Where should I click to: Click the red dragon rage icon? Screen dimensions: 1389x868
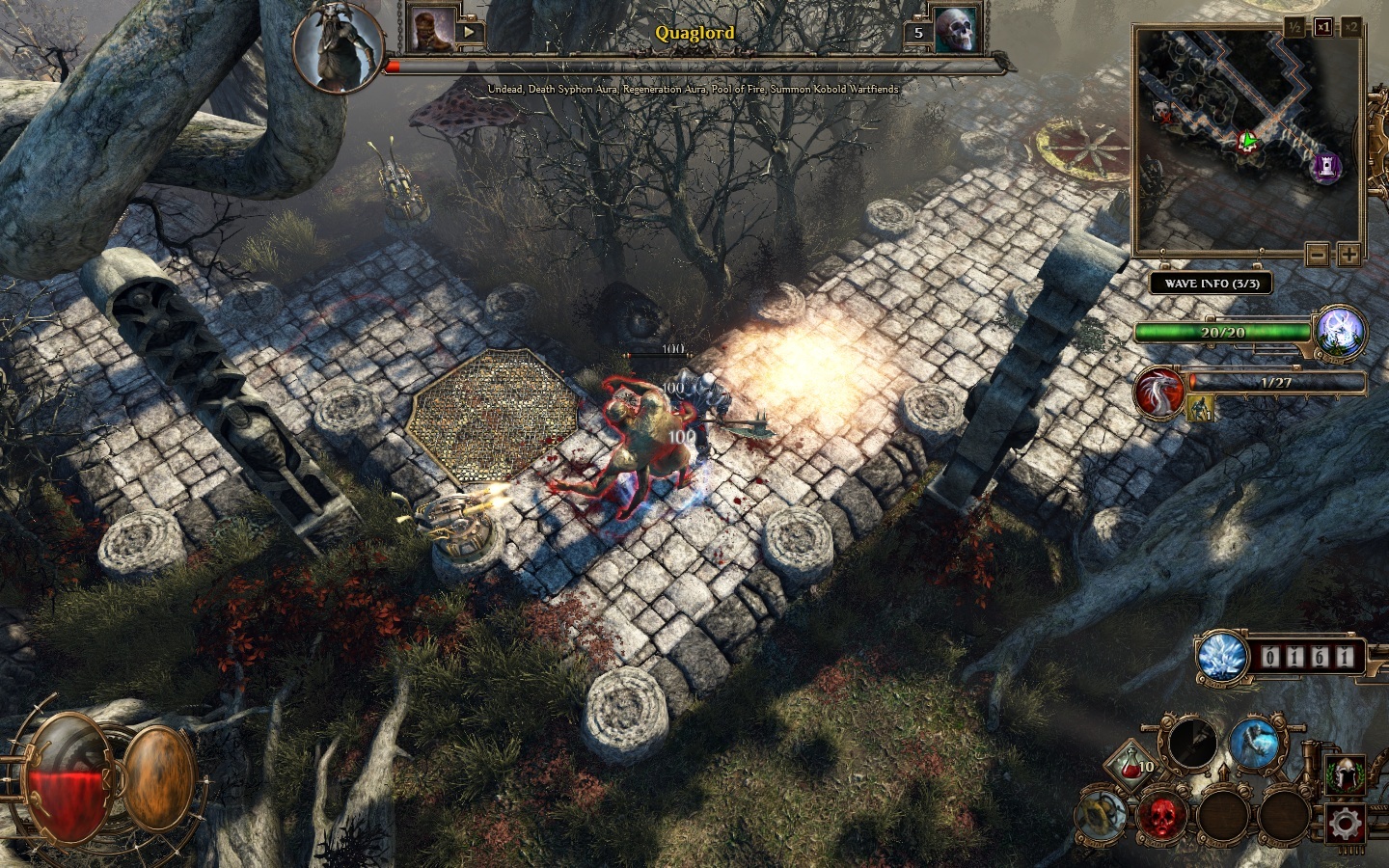[x=1159, y=393]
